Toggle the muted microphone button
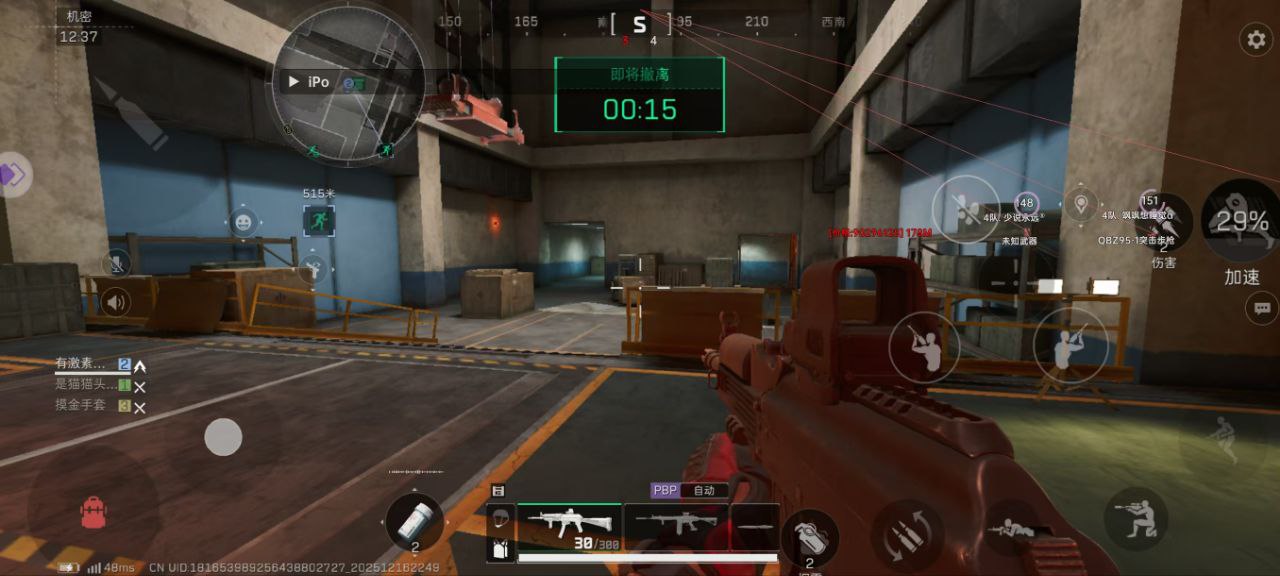1280x576 pixels. click(116, 264)
